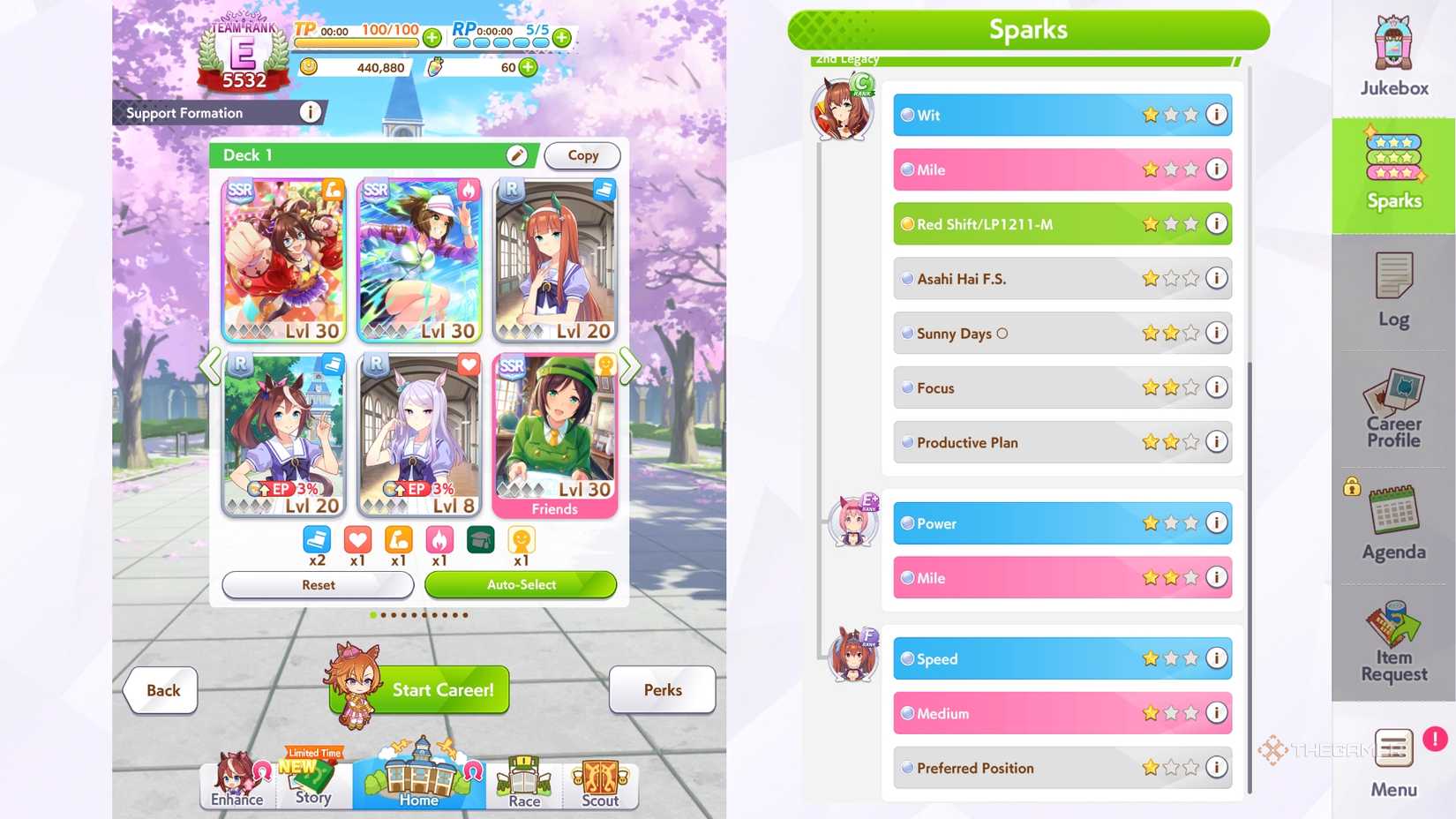Select the Power spark radio button
This screenshot has width=1456, height=819.
[x=907, y=523]
